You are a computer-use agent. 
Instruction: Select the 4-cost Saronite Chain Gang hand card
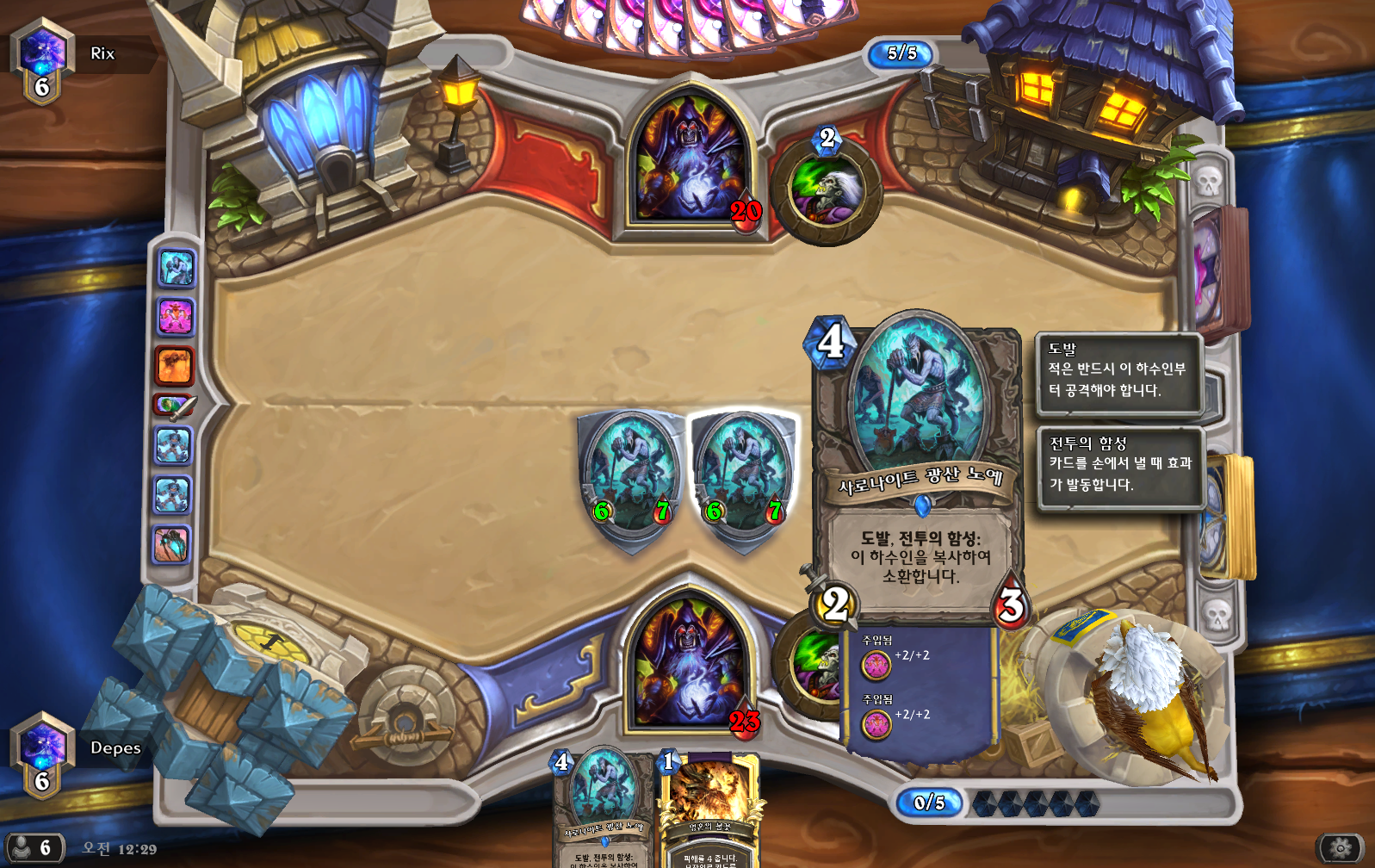(x=603, y=809)
